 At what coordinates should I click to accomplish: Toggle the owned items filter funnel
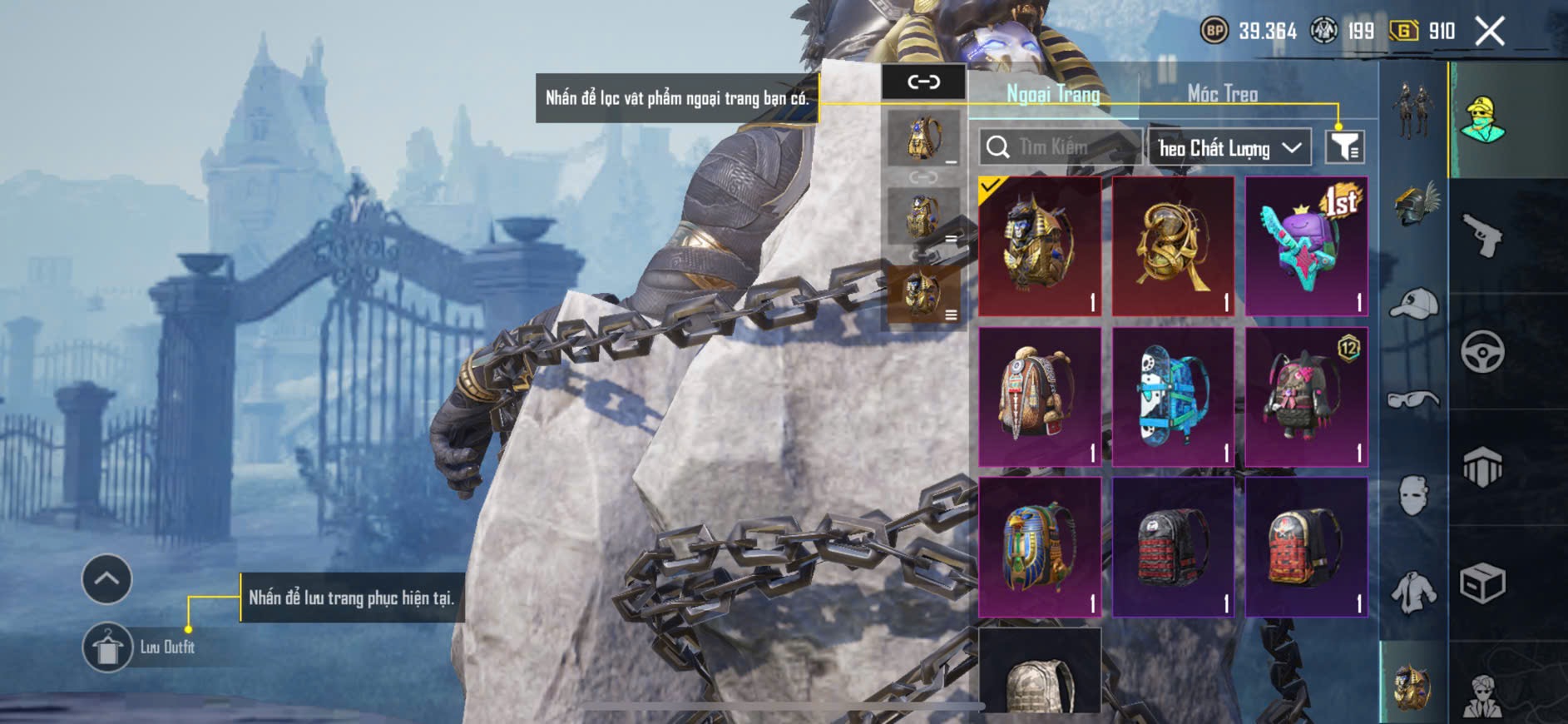[x=1344, y=147]
